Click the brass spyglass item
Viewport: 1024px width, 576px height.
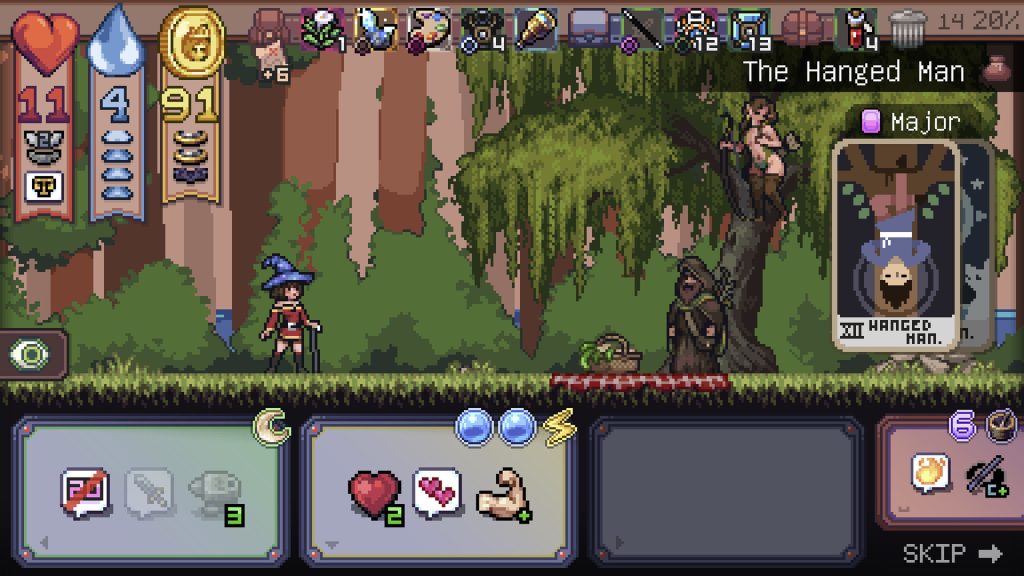coord(535,28)
